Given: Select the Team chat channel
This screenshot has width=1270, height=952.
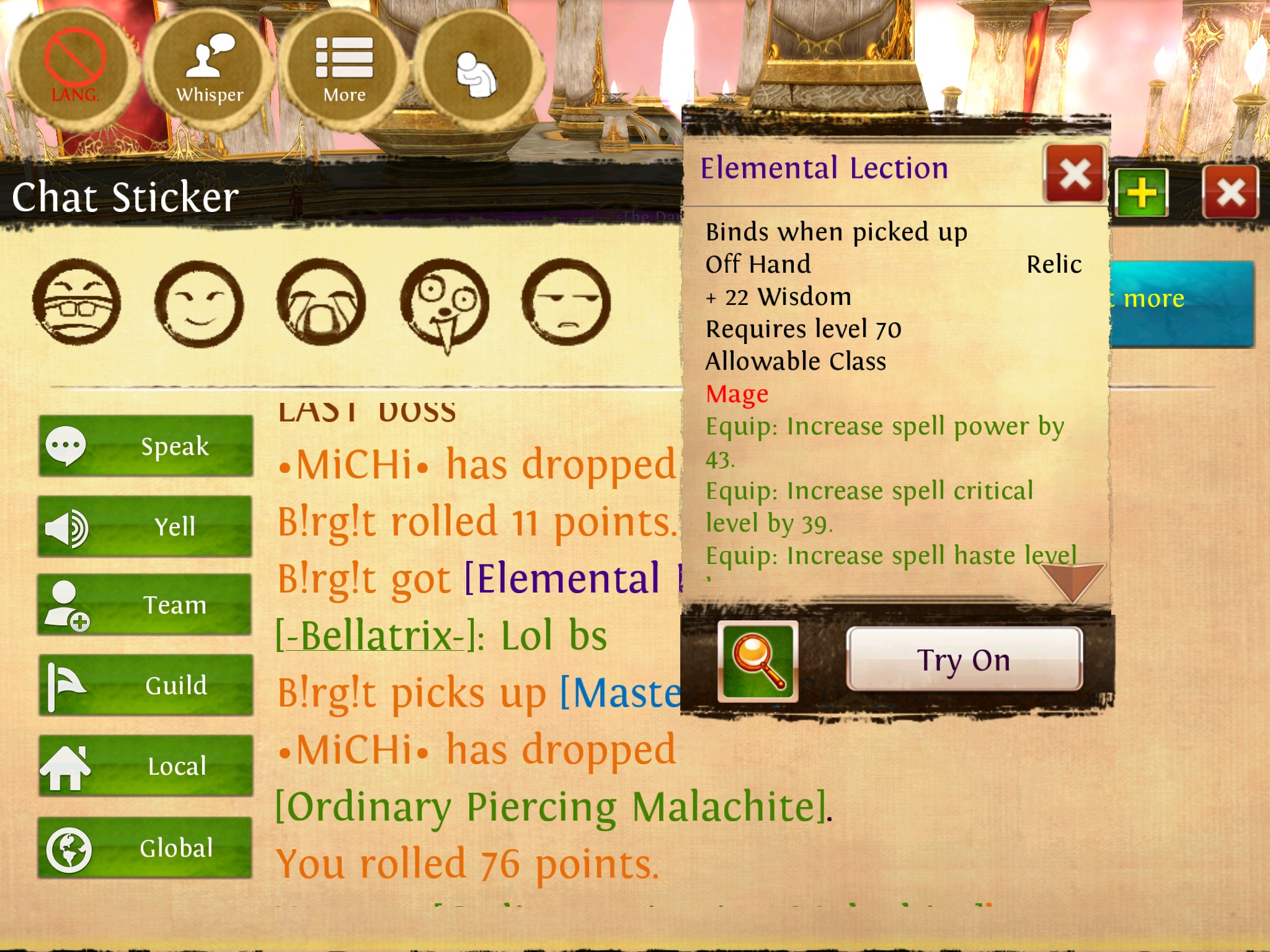Looking at the screenshot, I should [146, 605].
